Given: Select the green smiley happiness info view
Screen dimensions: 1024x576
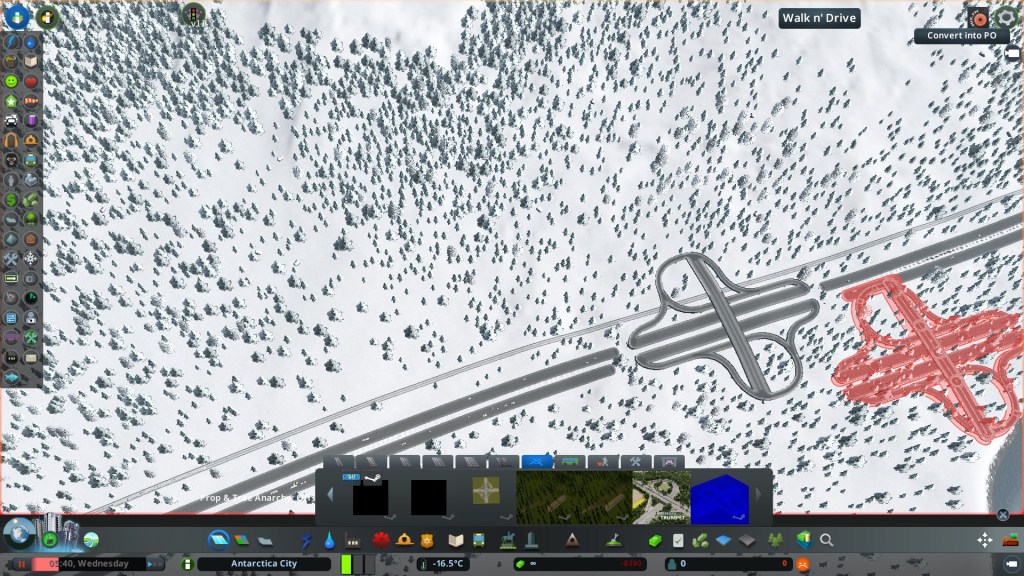Looking at the screenshot, I should (x=11, y=81).
